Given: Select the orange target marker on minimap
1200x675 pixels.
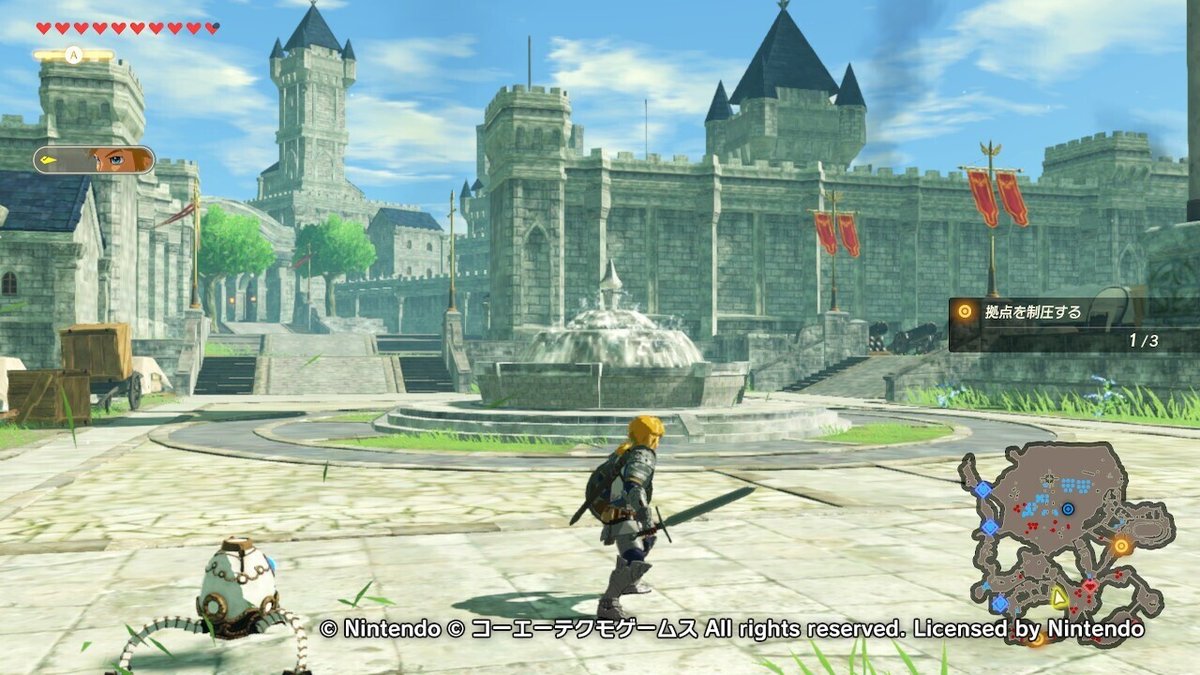Looking at the screenshot, I should 1121,546.
